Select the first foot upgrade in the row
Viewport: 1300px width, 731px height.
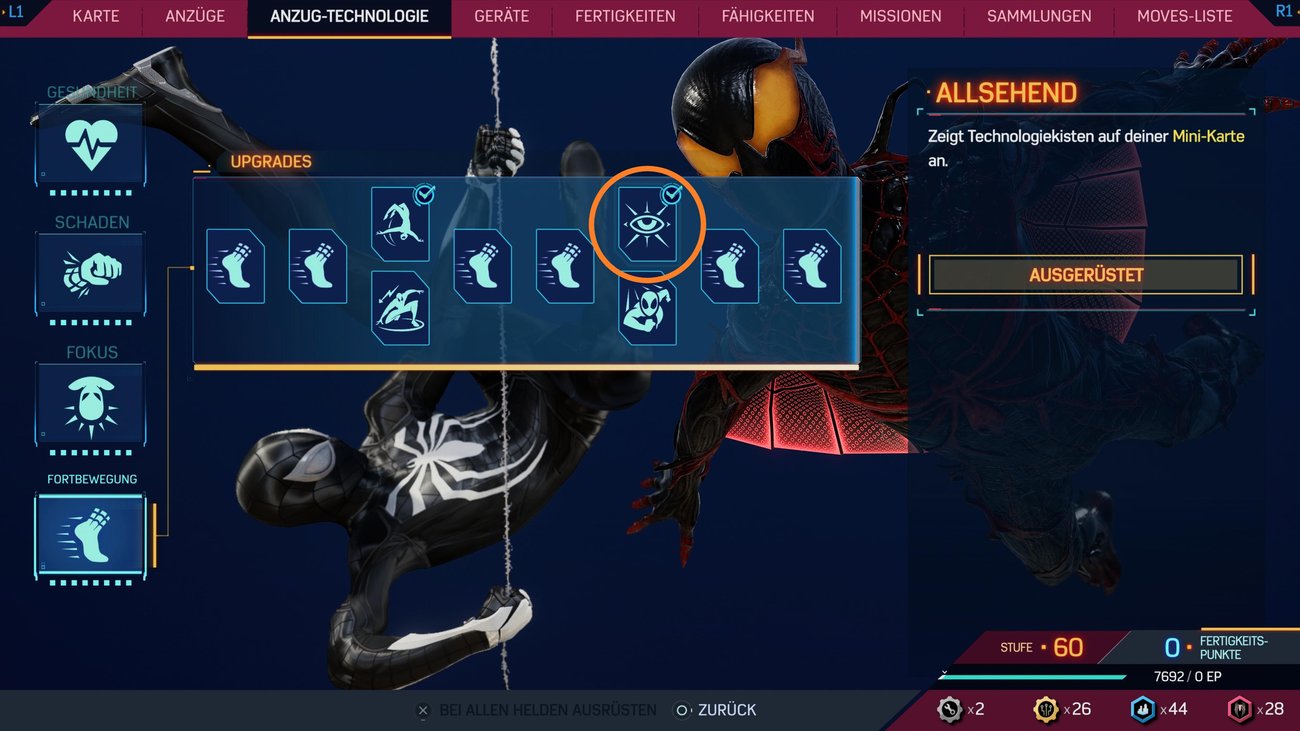coord(235,264)
